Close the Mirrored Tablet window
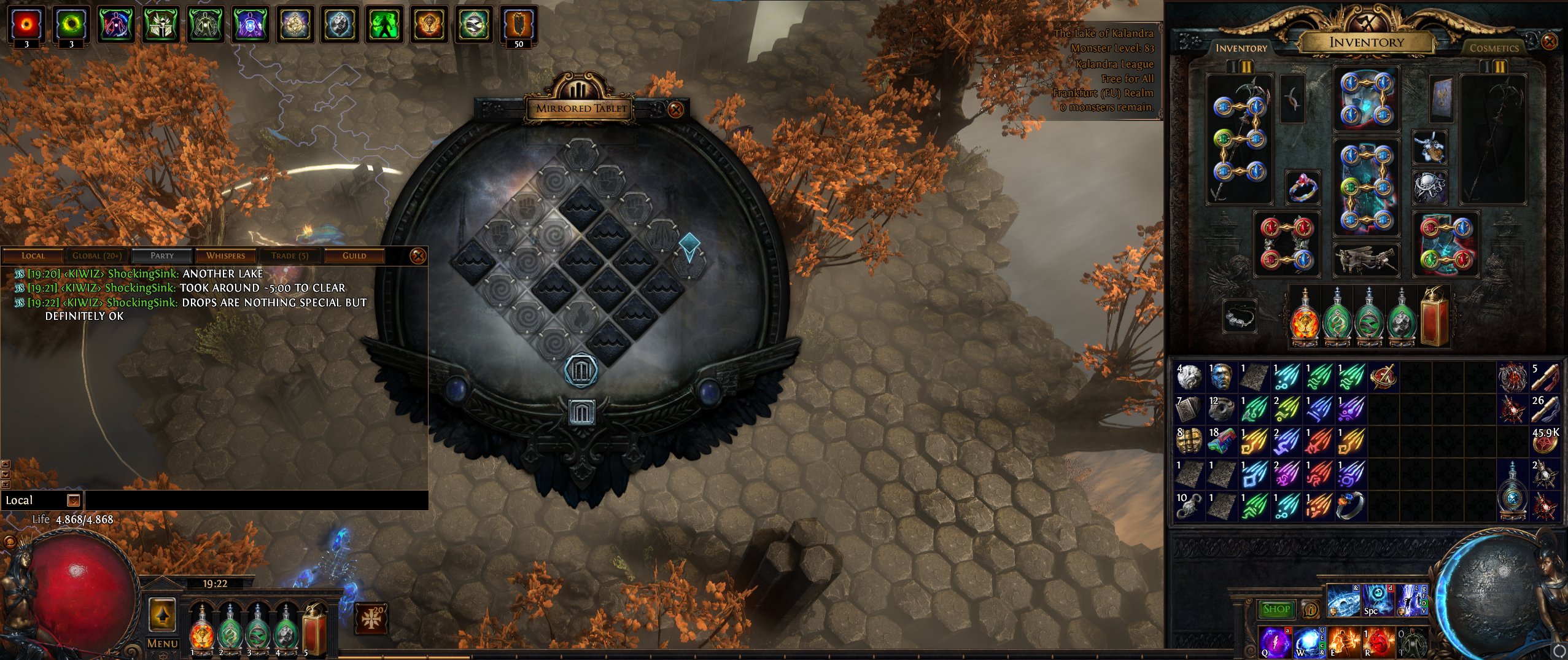 [x=675, y=110]
